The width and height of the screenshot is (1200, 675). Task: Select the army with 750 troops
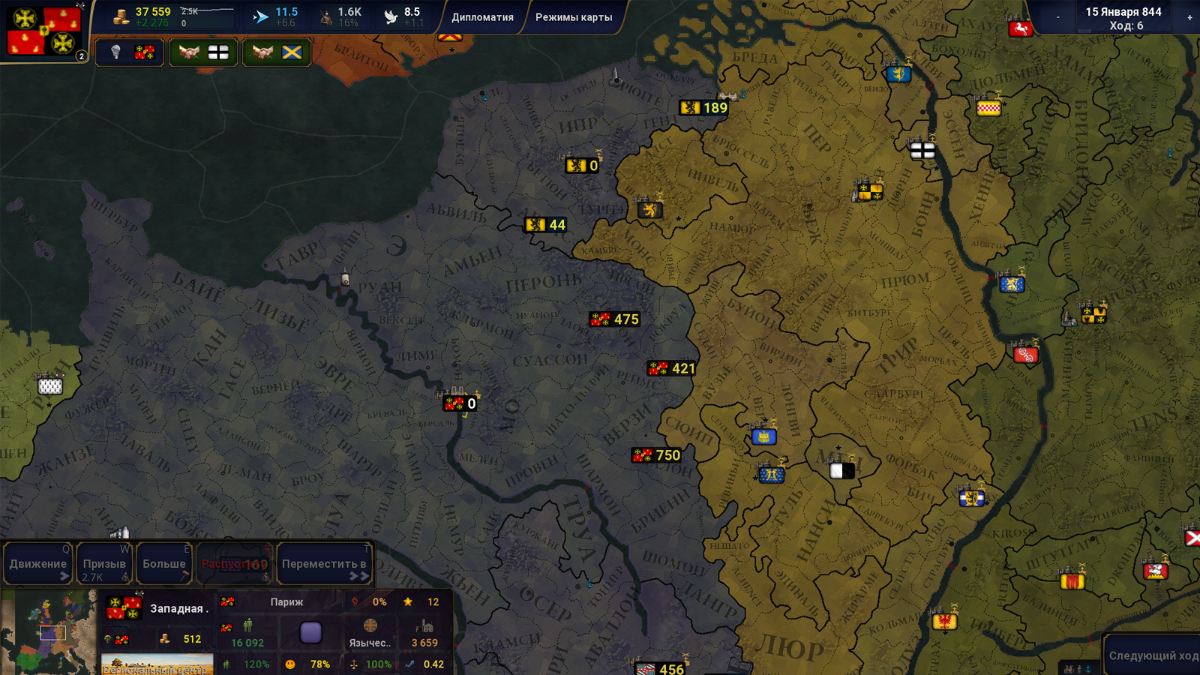click(656, 455)
